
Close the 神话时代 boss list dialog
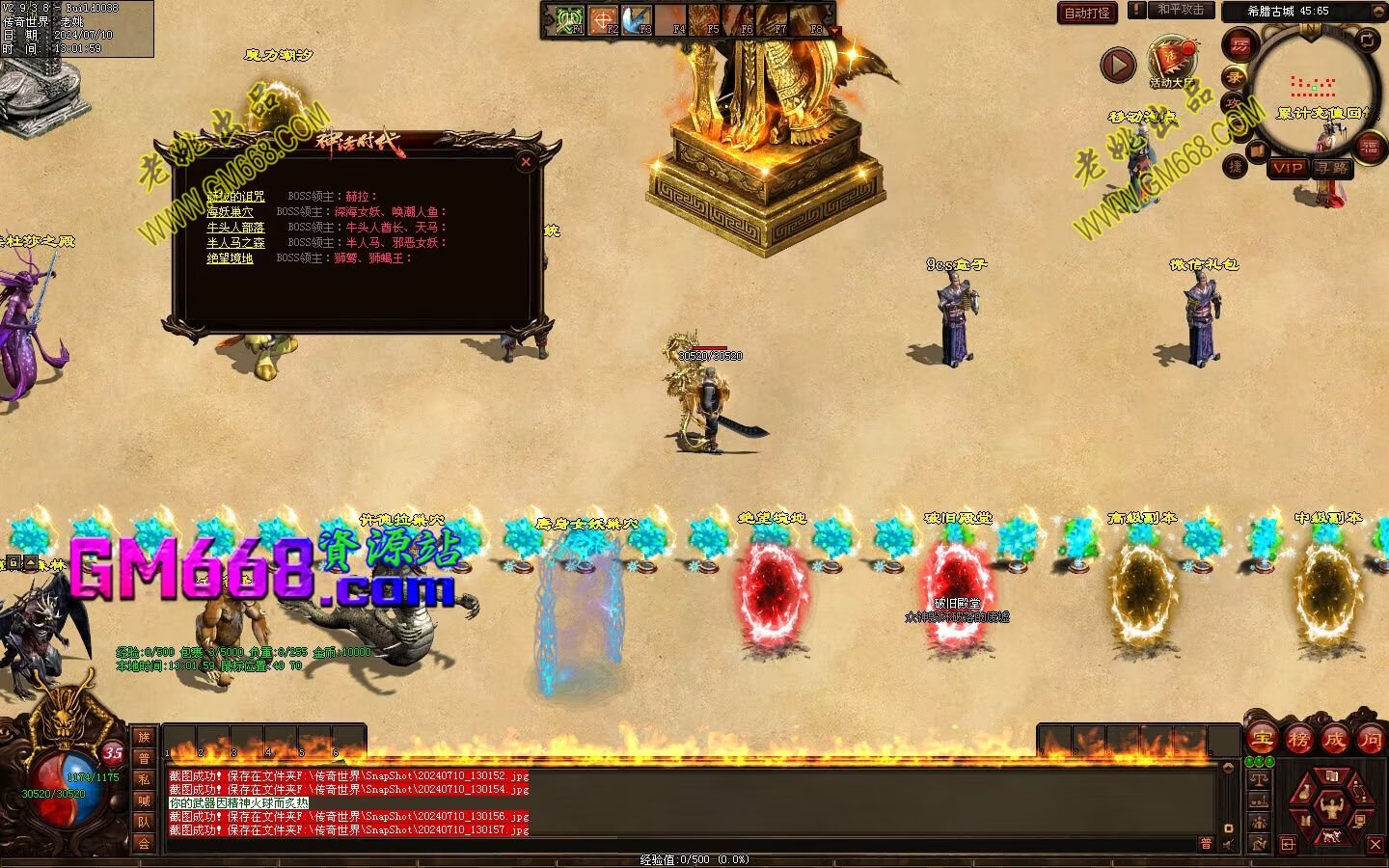[x=526, y=162]
